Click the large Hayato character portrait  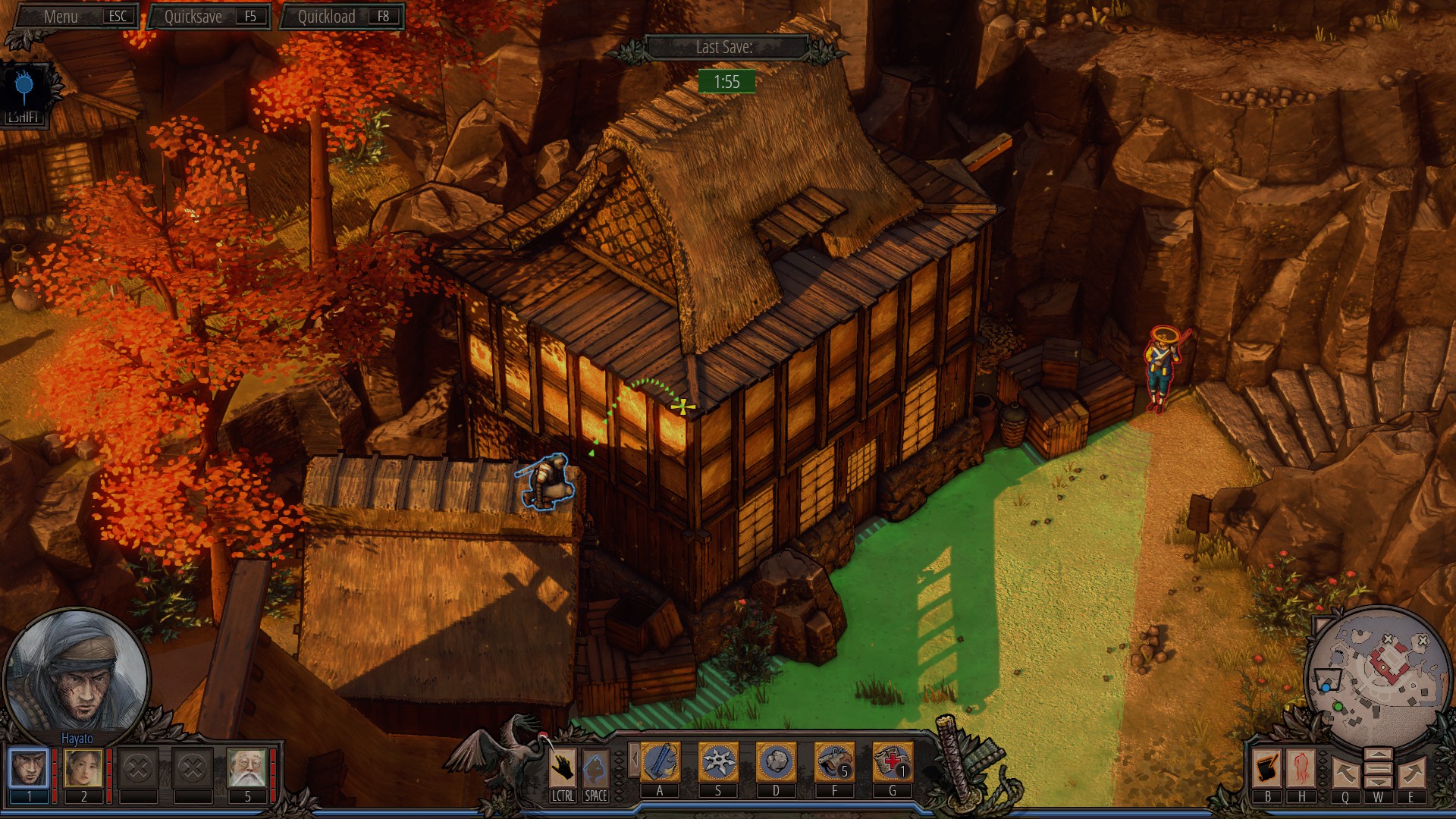[x=76, y=672]
